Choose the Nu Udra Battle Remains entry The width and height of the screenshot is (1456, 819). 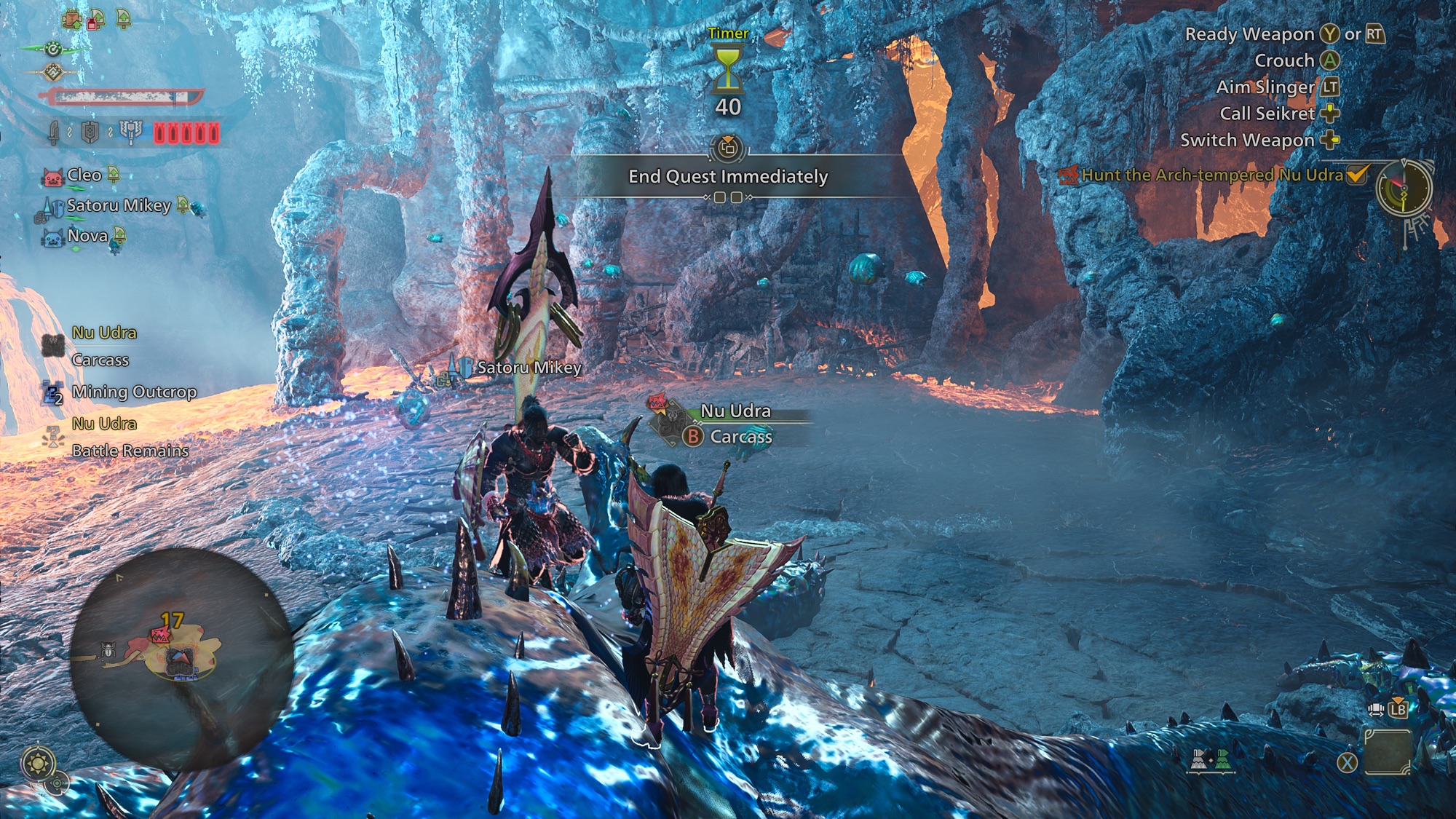click(130, 437)
